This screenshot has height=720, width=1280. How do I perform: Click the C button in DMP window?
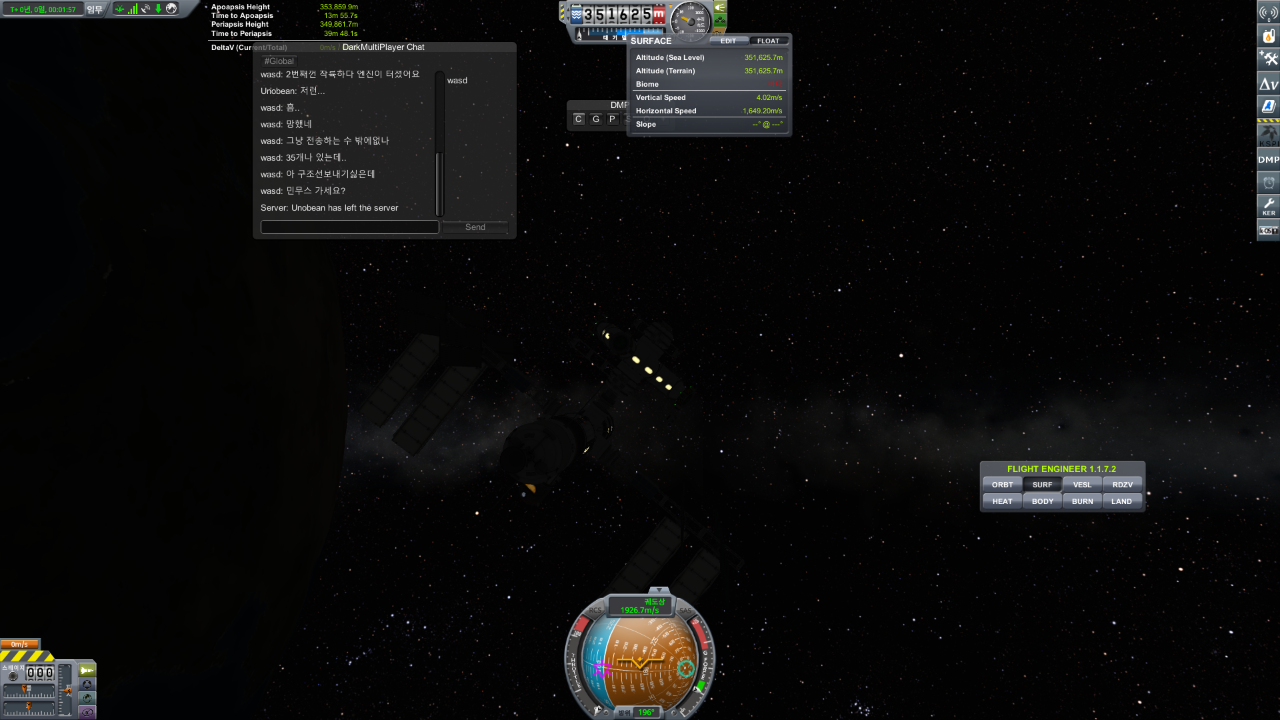pyautogui.click(x=578, y=119)
